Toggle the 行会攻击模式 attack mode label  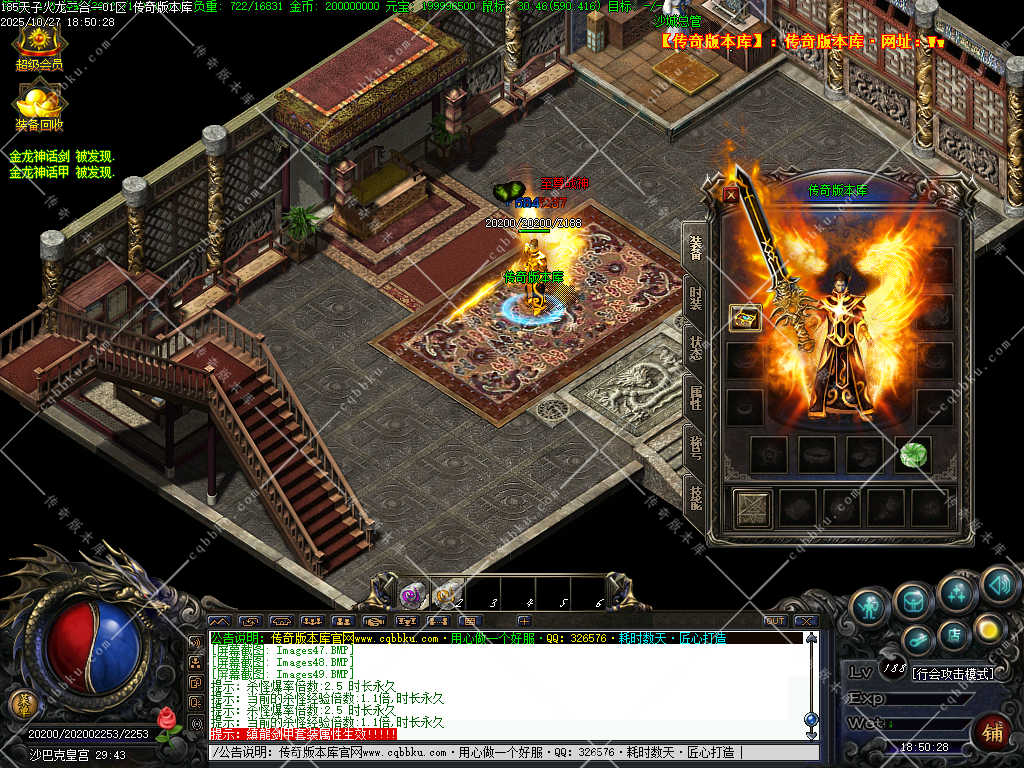[953, 673]
